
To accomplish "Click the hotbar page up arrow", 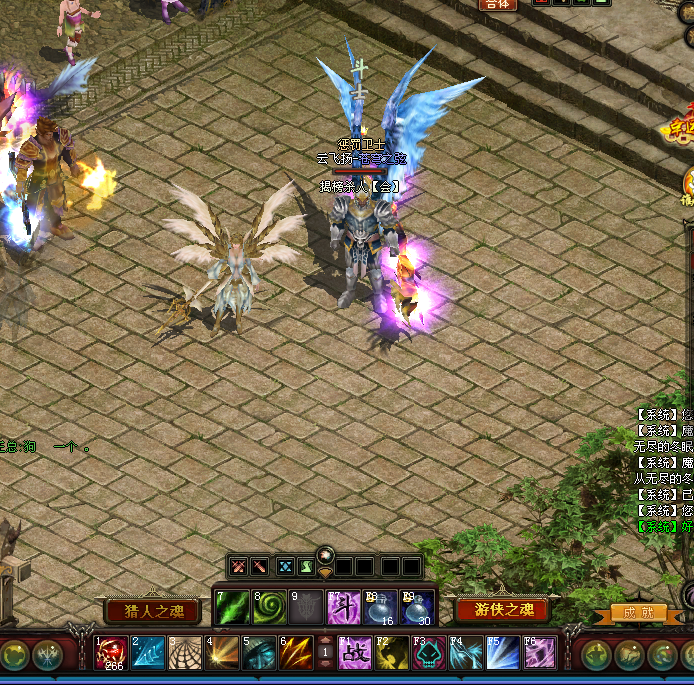I will [x=325, y=640].
